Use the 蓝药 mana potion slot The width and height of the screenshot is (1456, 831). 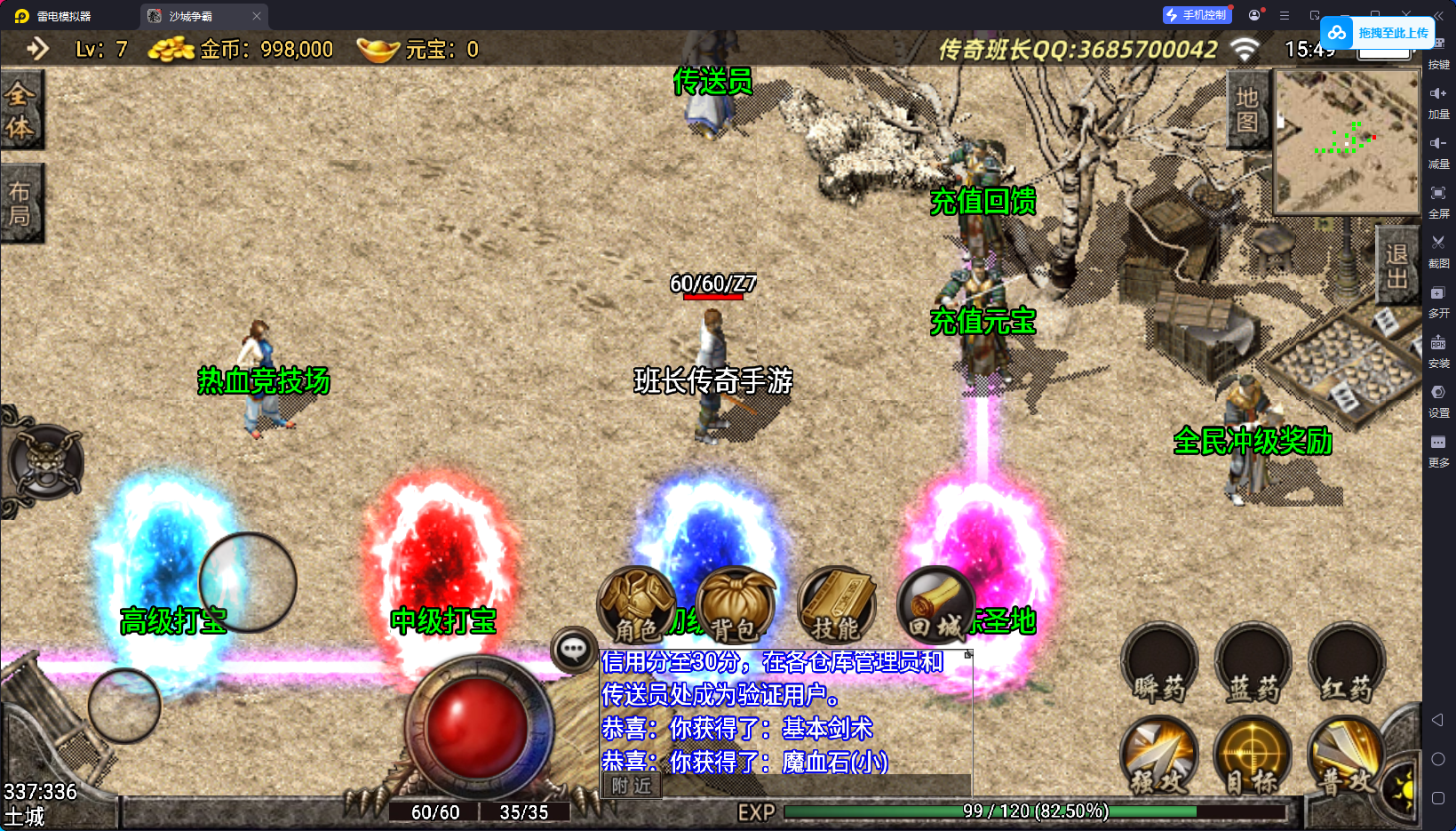point(1253,664)
